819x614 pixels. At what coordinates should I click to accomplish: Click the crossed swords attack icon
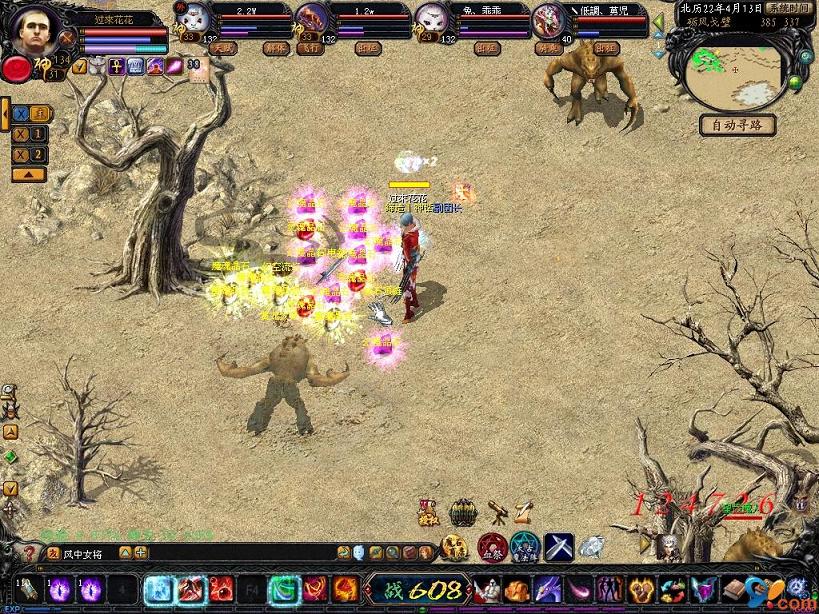click(558, 547)
